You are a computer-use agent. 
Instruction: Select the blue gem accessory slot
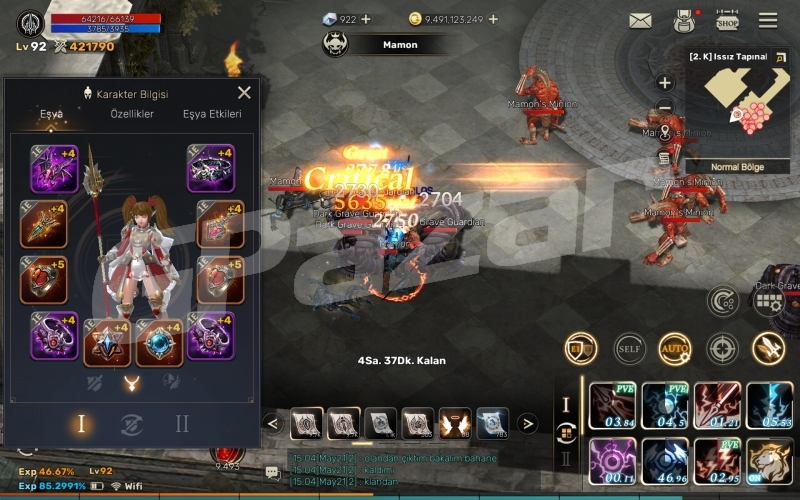(160, 341)
